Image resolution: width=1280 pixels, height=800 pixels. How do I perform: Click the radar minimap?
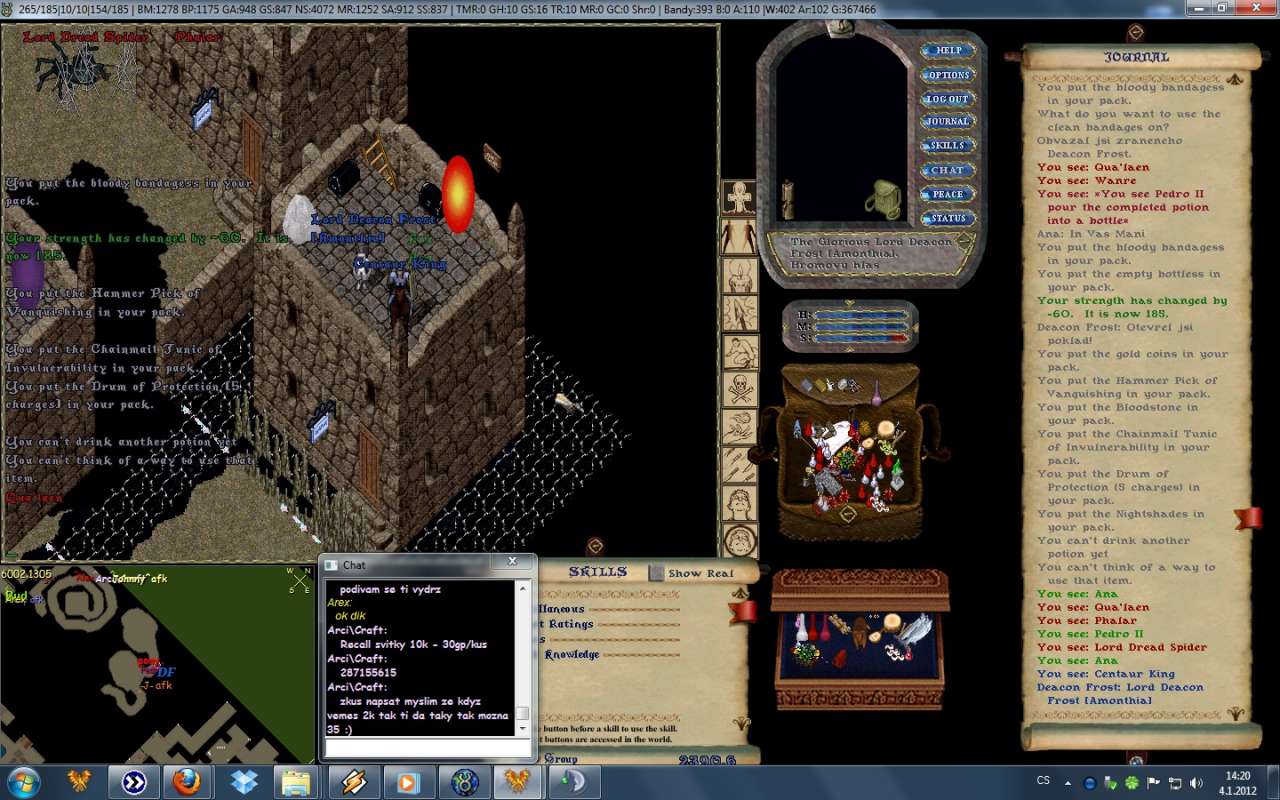[x=157, y=664]
